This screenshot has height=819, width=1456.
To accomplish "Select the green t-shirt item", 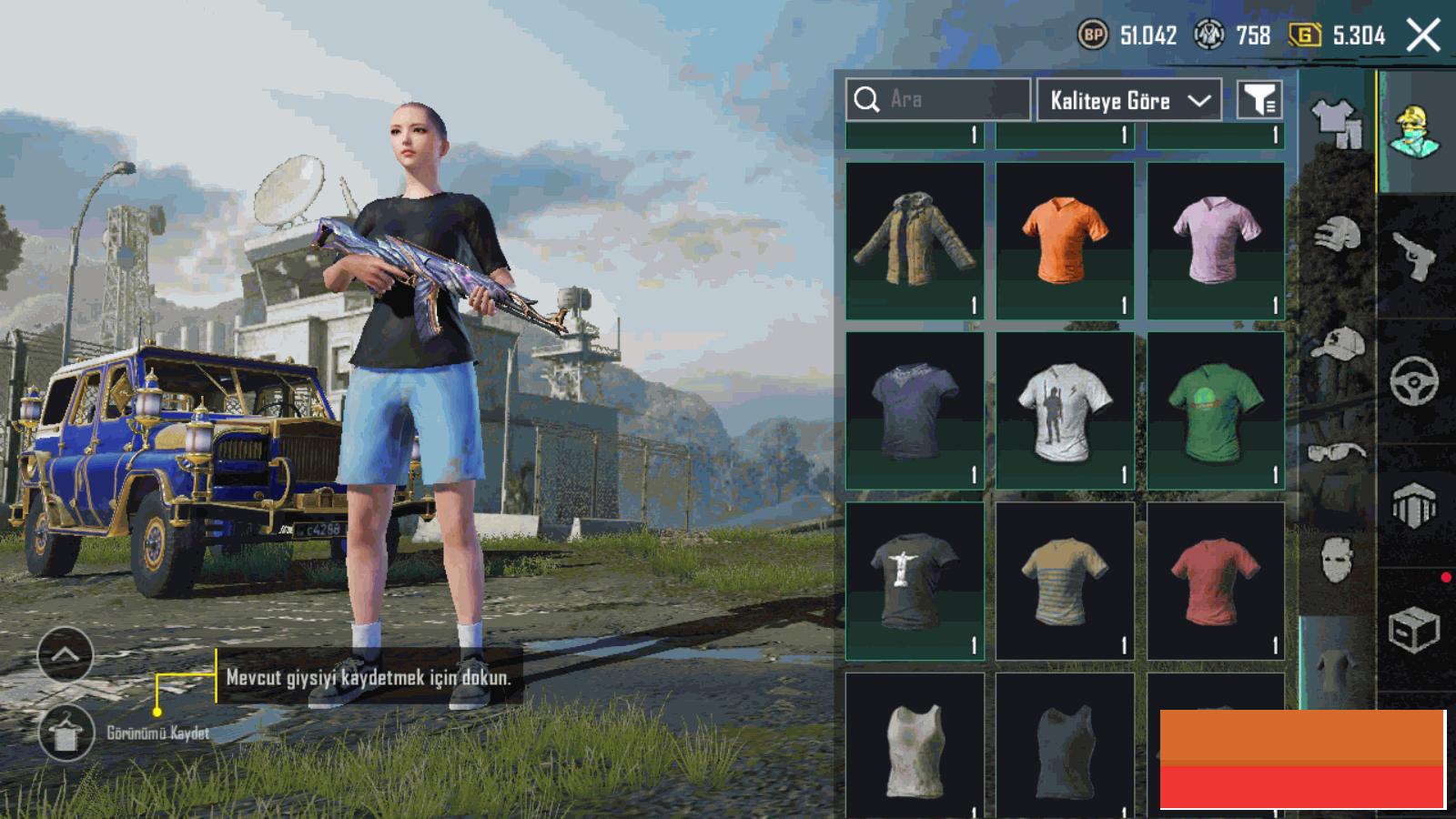I will click(1216, 410).
